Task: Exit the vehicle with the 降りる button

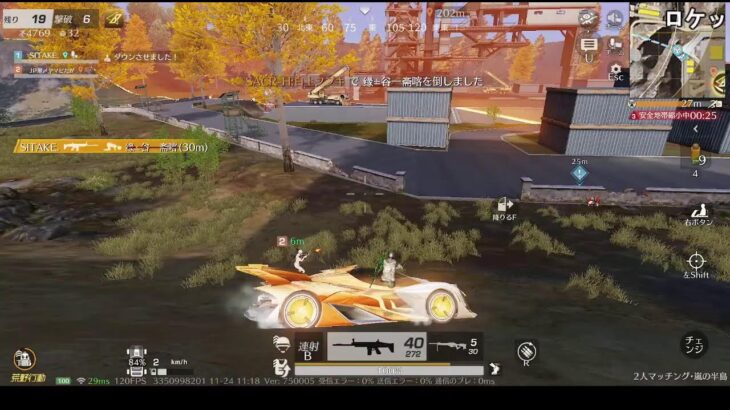Action: [502, 210]
